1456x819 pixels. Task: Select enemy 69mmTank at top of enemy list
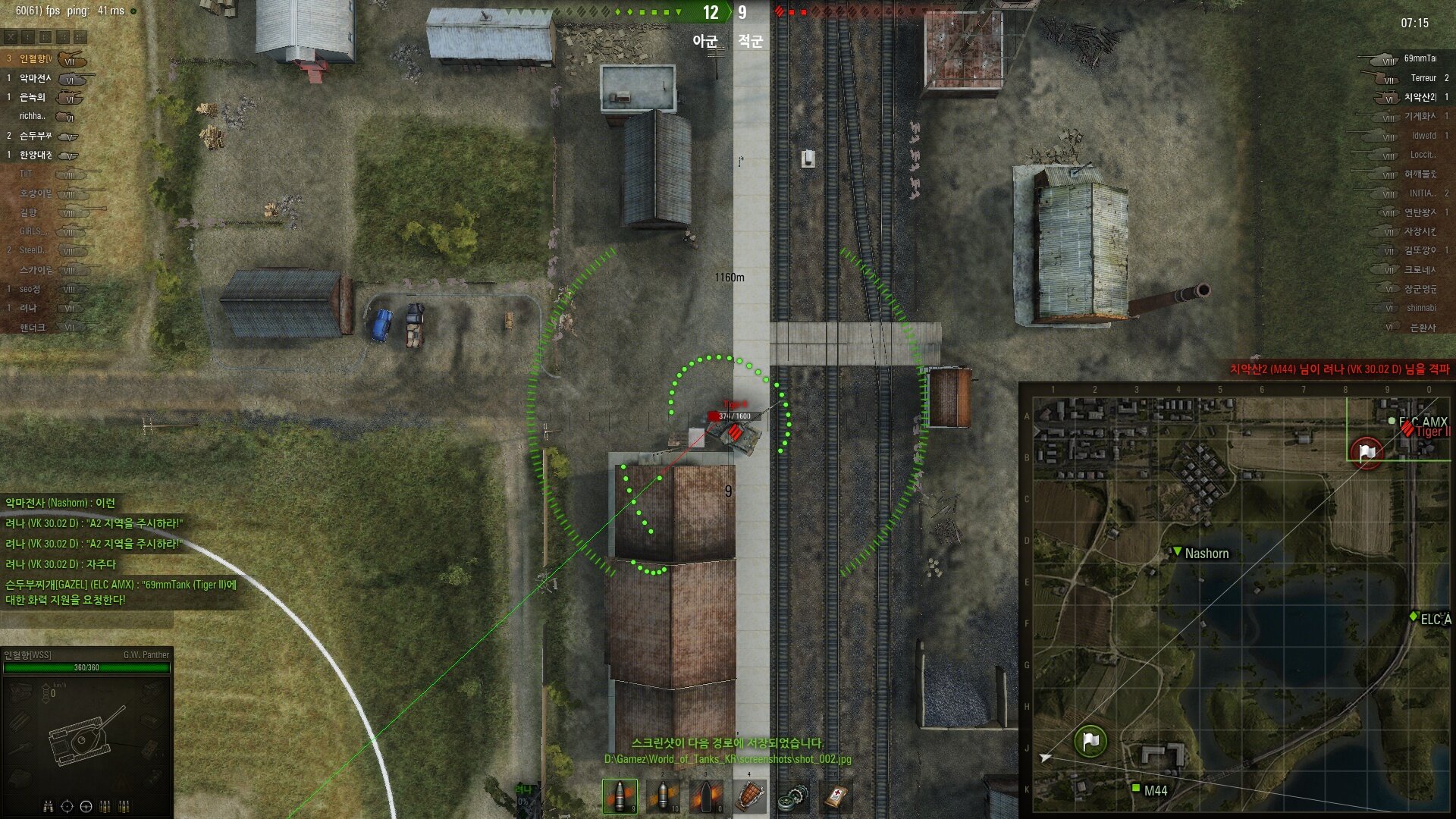point(1418,58)
